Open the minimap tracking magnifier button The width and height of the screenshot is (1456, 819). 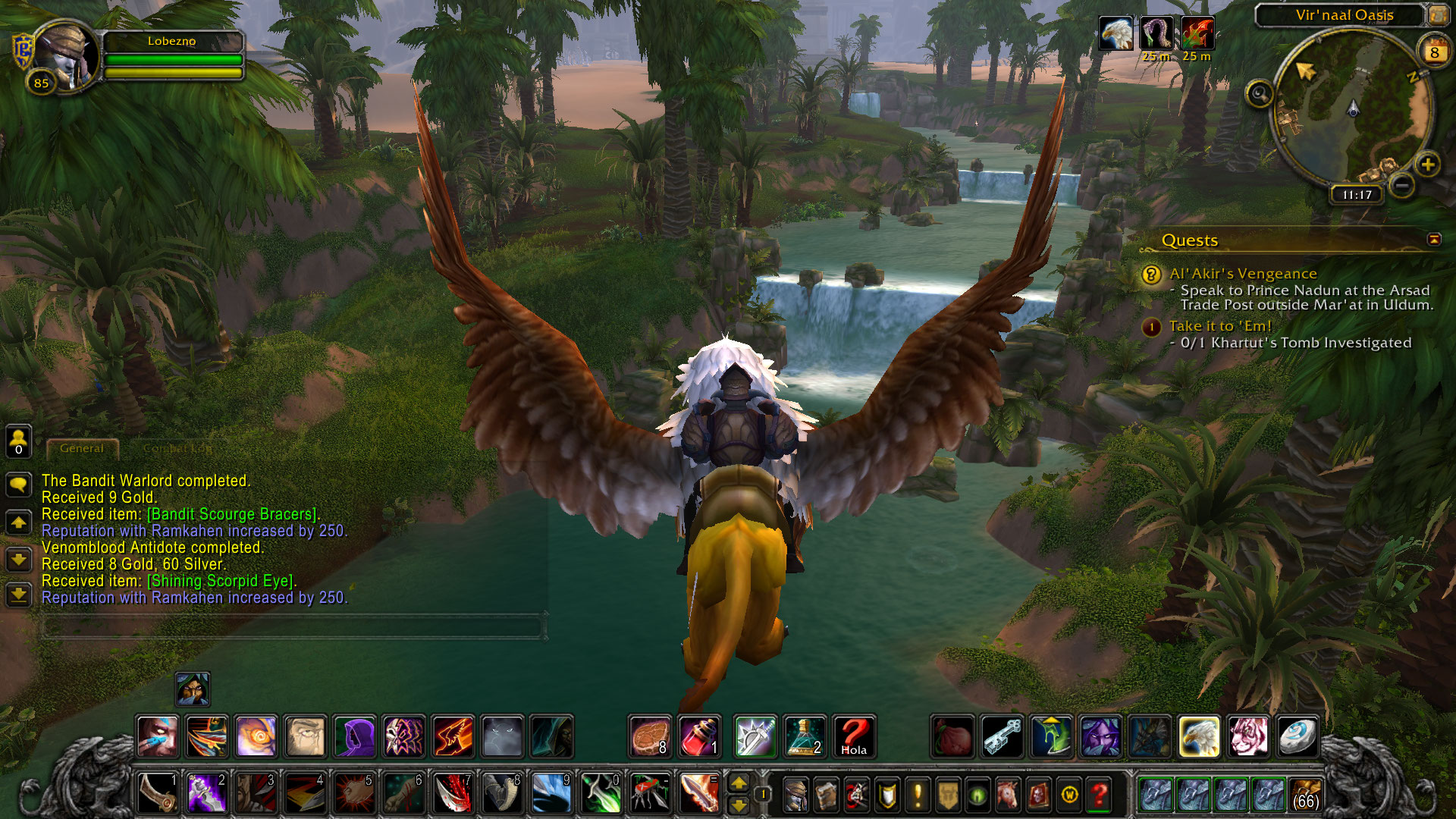pos(1260,95)
